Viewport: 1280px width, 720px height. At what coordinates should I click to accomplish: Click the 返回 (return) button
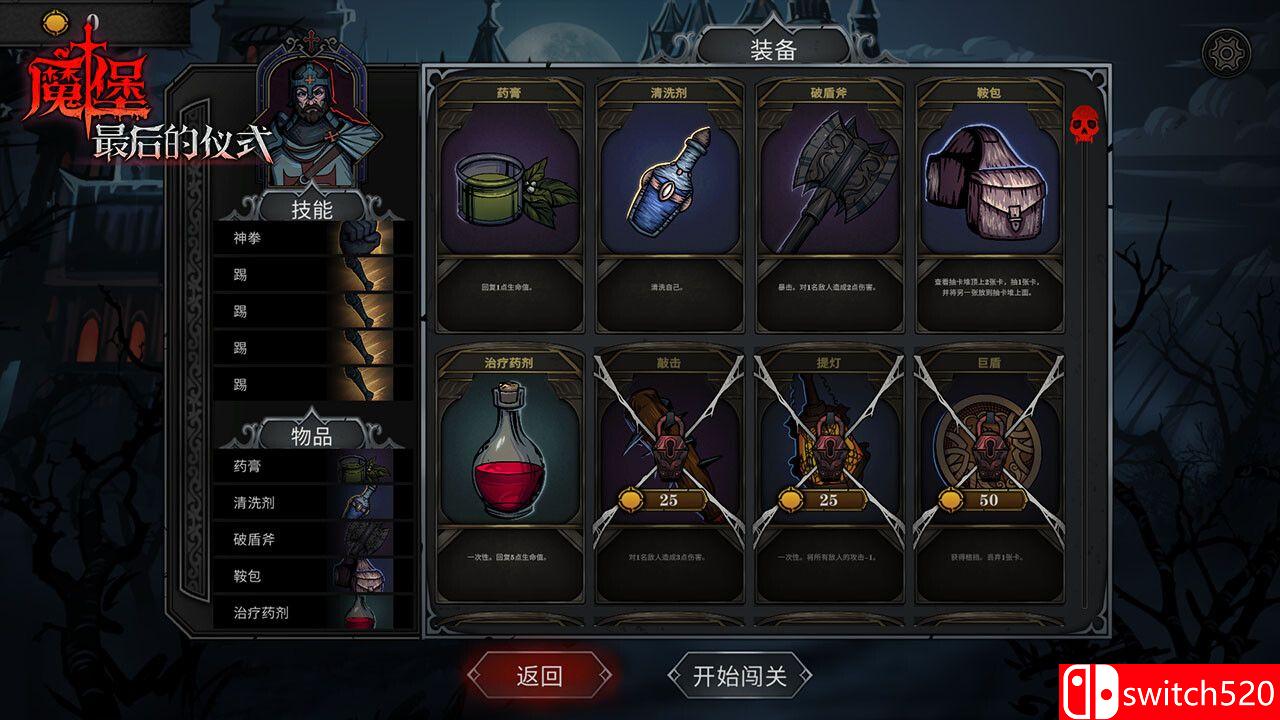click(540, 676)
